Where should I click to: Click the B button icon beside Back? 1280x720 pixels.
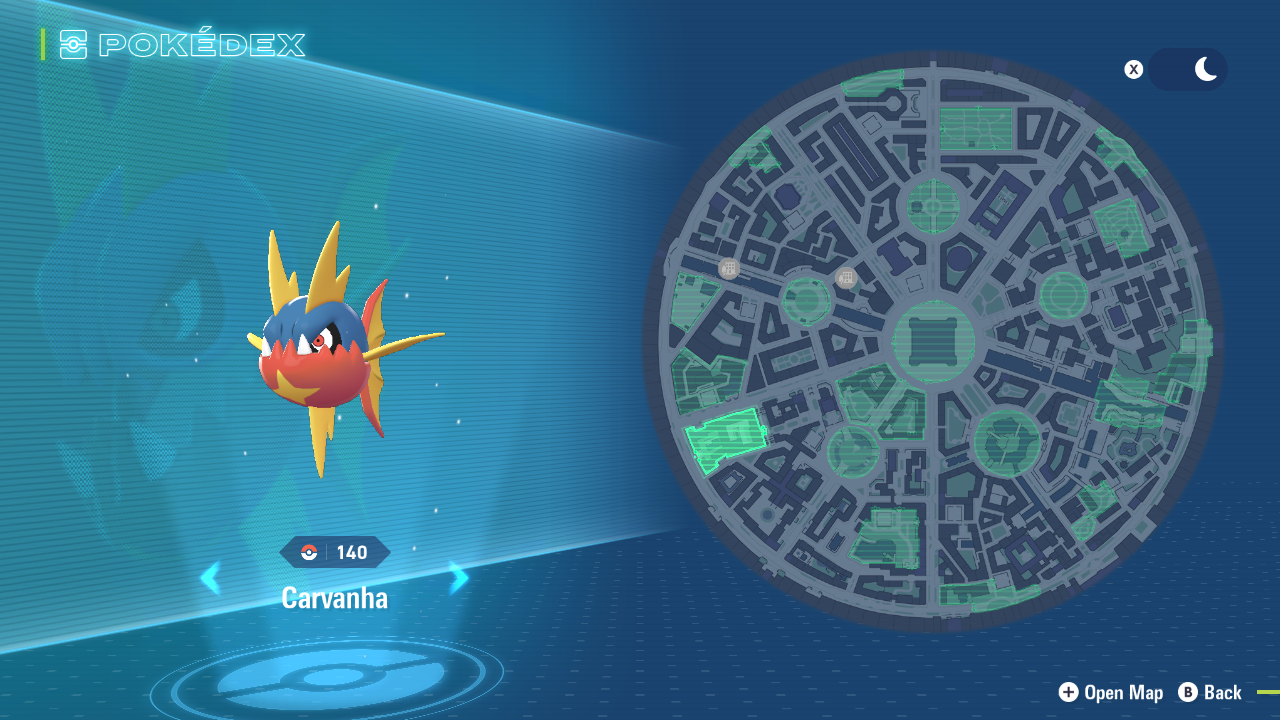click(x=1186, y=692)
